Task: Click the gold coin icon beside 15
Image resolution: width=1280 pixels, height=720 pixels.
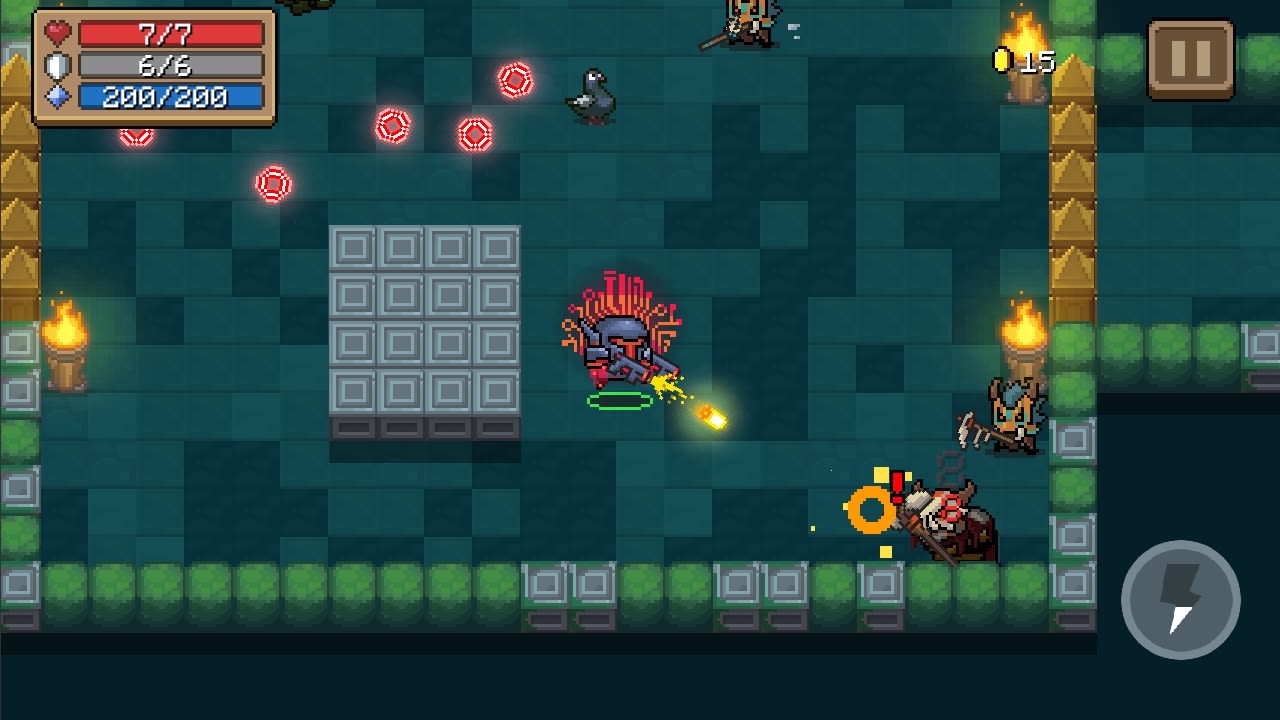Action: [x=1005, y=60]
